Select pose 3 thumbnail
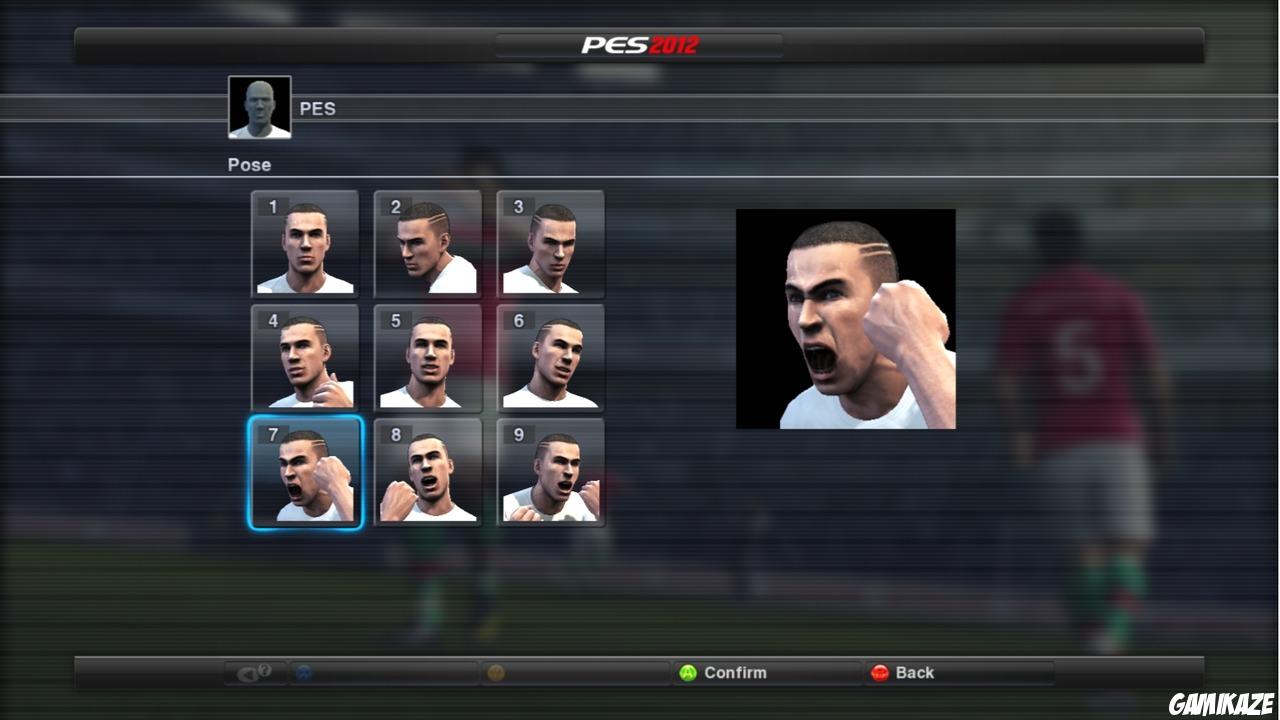The height and width of the screenshot is (720, 1280). 550,245
